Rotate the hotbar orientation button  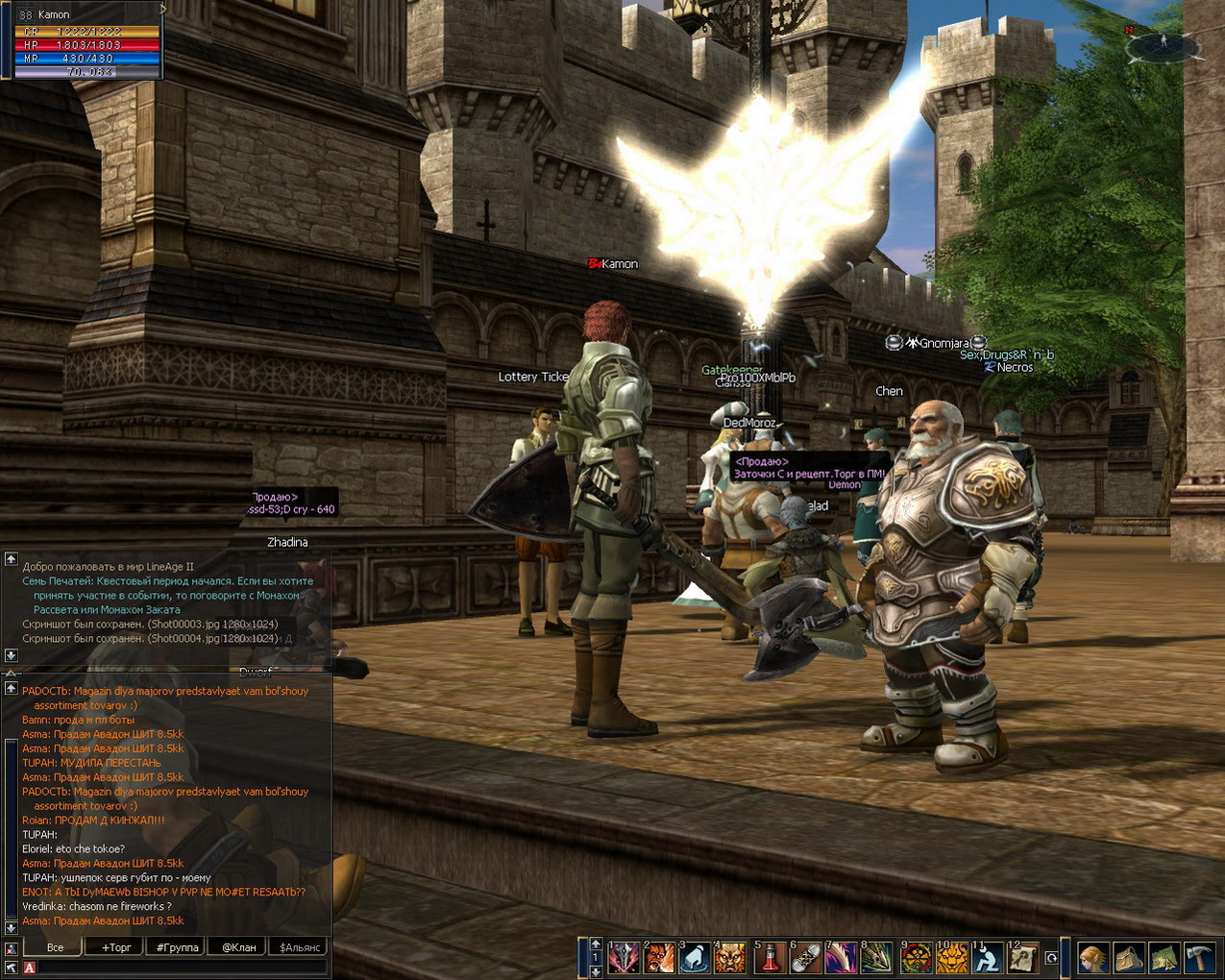(1051, 958)
